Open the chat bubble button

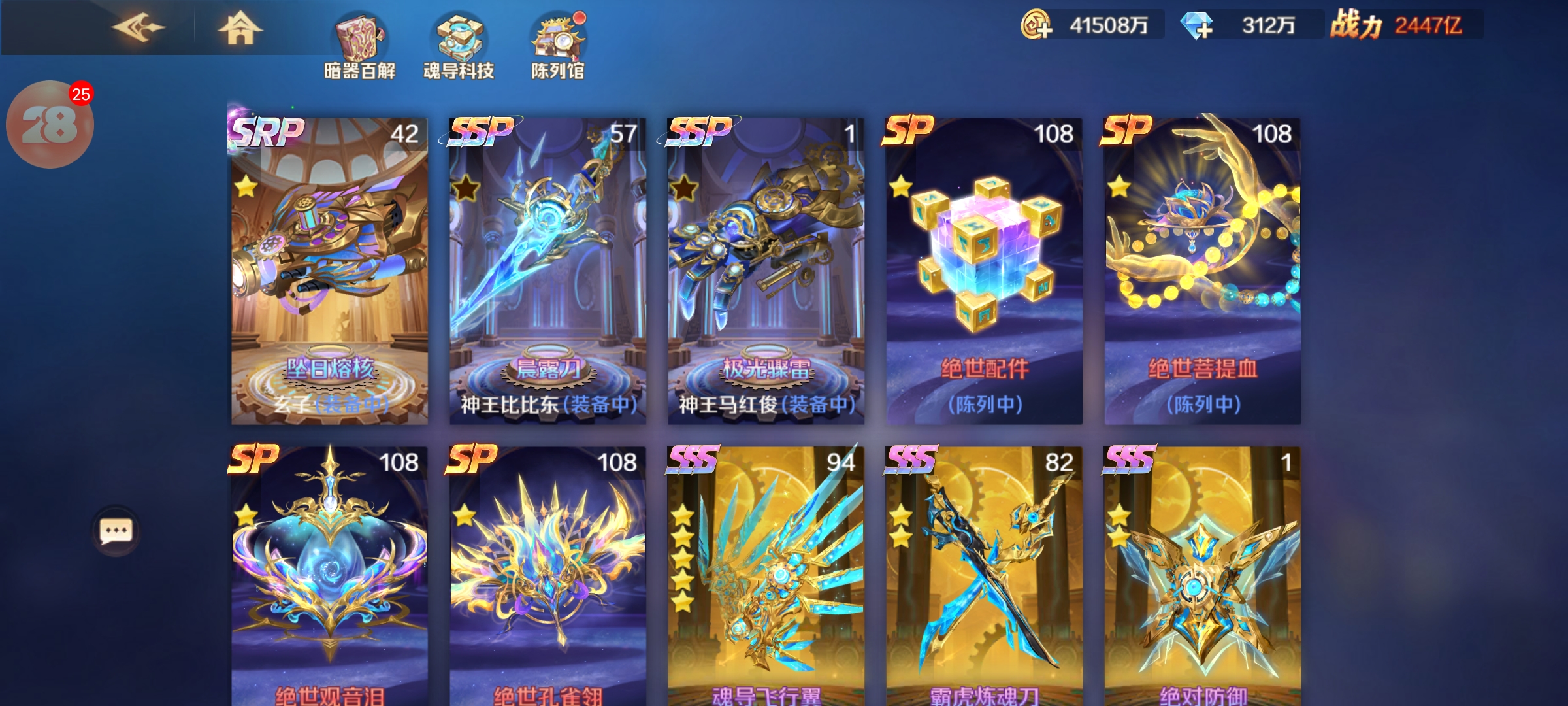(x=116, y=531)
